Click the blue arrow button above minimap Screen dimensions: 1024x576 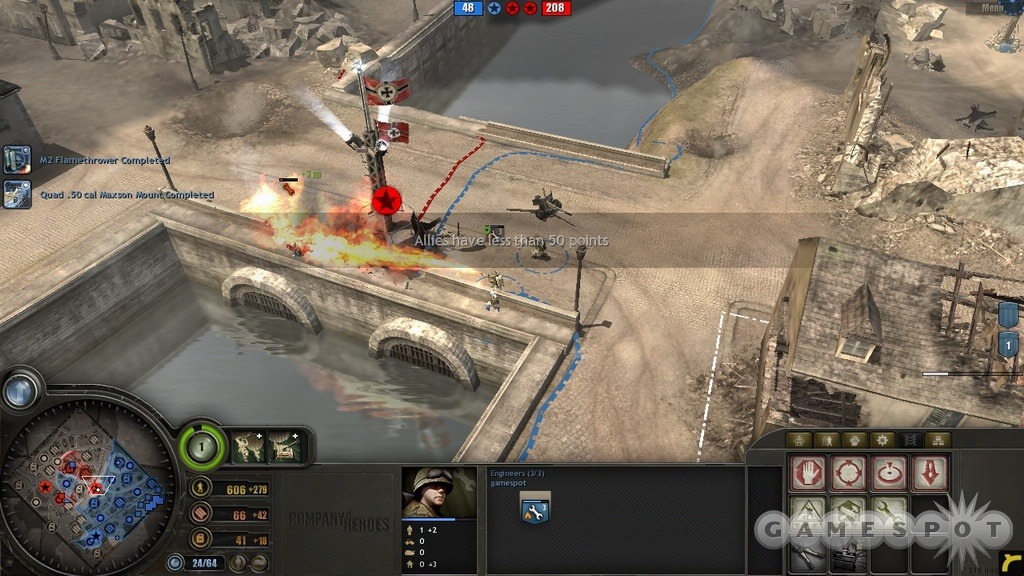point(19,390)
